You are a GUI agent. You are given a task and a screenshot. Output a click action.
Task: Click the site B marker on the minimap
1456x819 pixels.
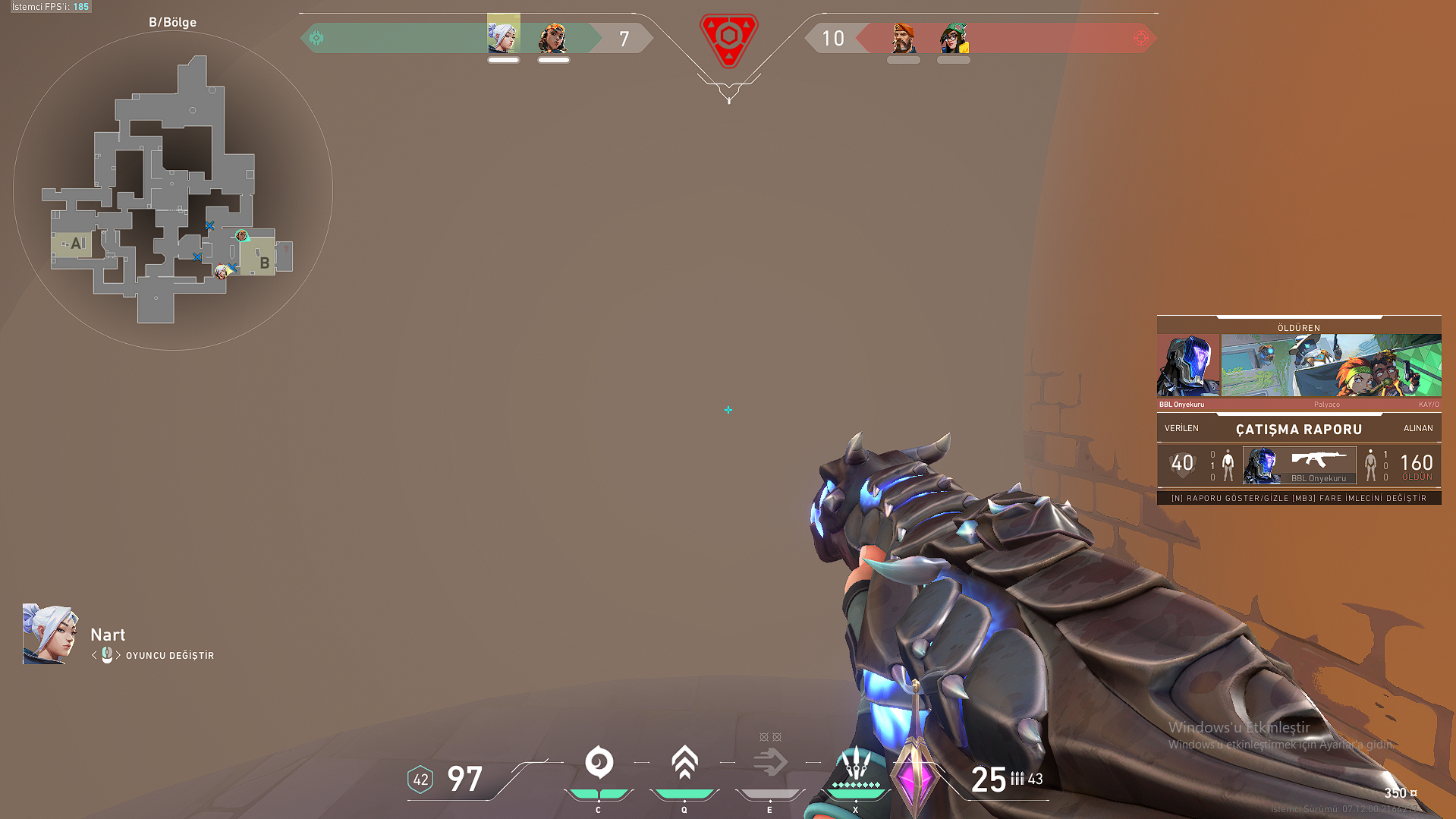click(264, 263)
